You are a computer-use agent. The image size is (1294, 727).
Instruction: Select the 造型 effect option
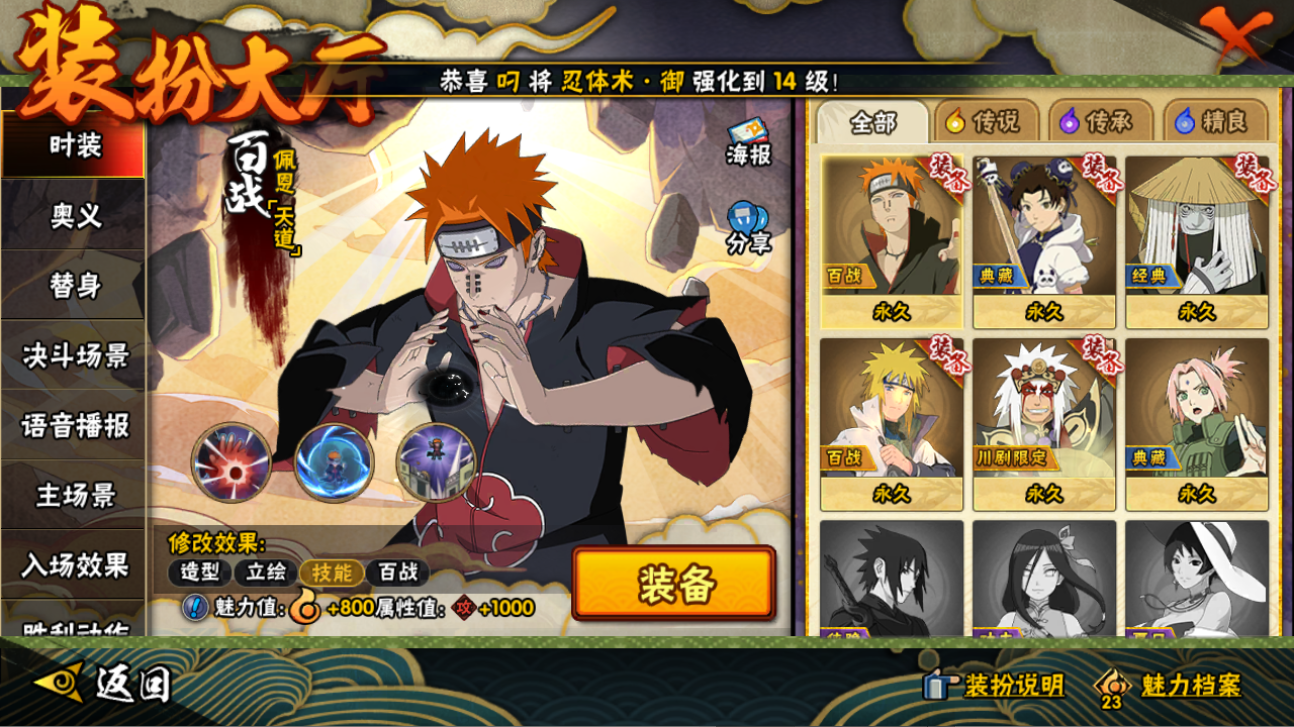click(199, 572)
